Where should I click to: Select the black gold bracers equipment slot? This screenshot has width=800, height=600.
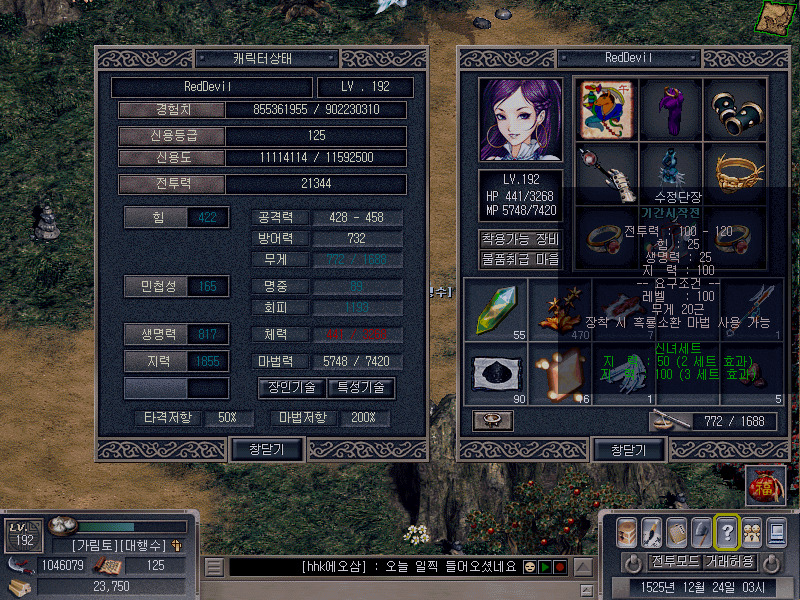coord(737,110)
